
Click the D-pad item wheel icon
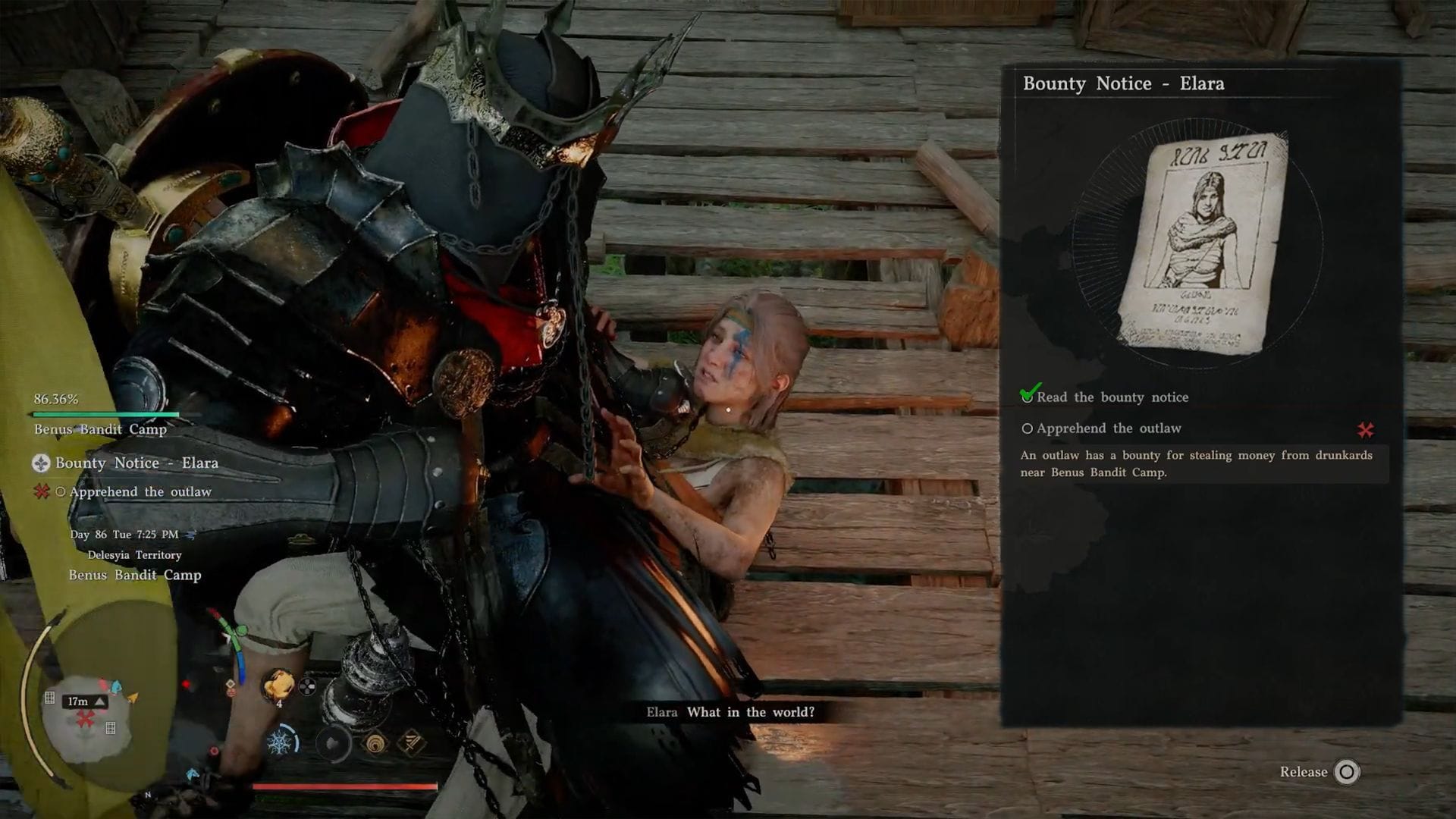point(306,686)
